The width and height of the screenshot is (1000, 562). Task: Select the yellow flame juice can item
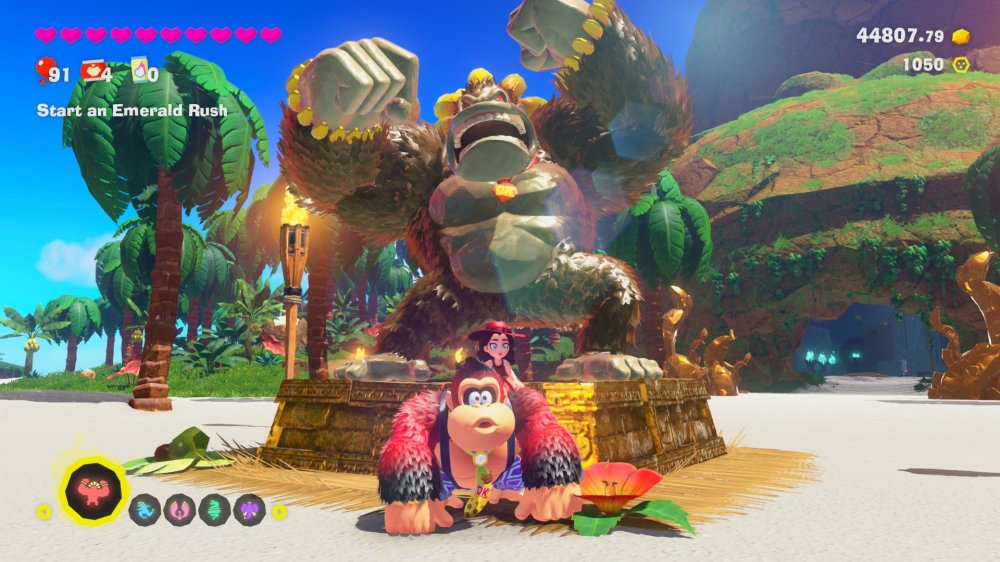(138, 70)
